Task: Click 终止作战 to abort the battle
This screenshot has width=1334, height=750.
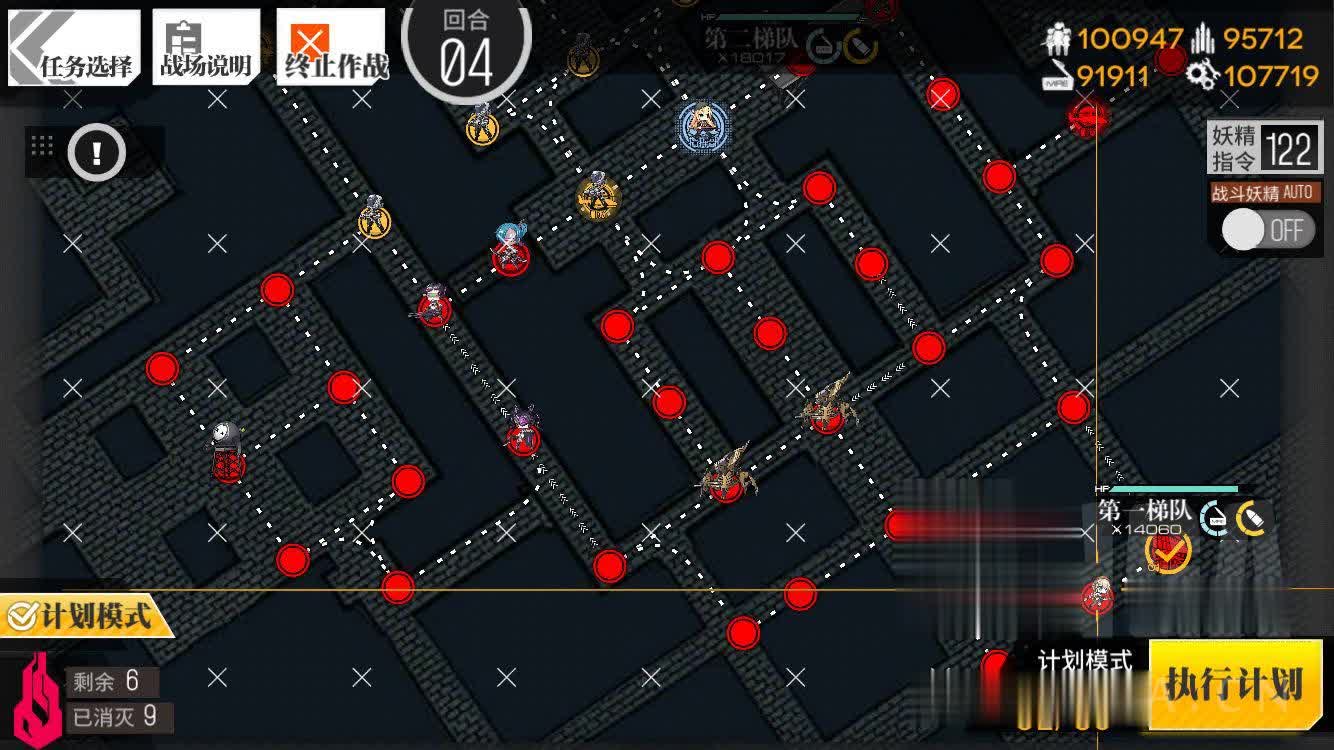Action: click(x=331, y=48)
